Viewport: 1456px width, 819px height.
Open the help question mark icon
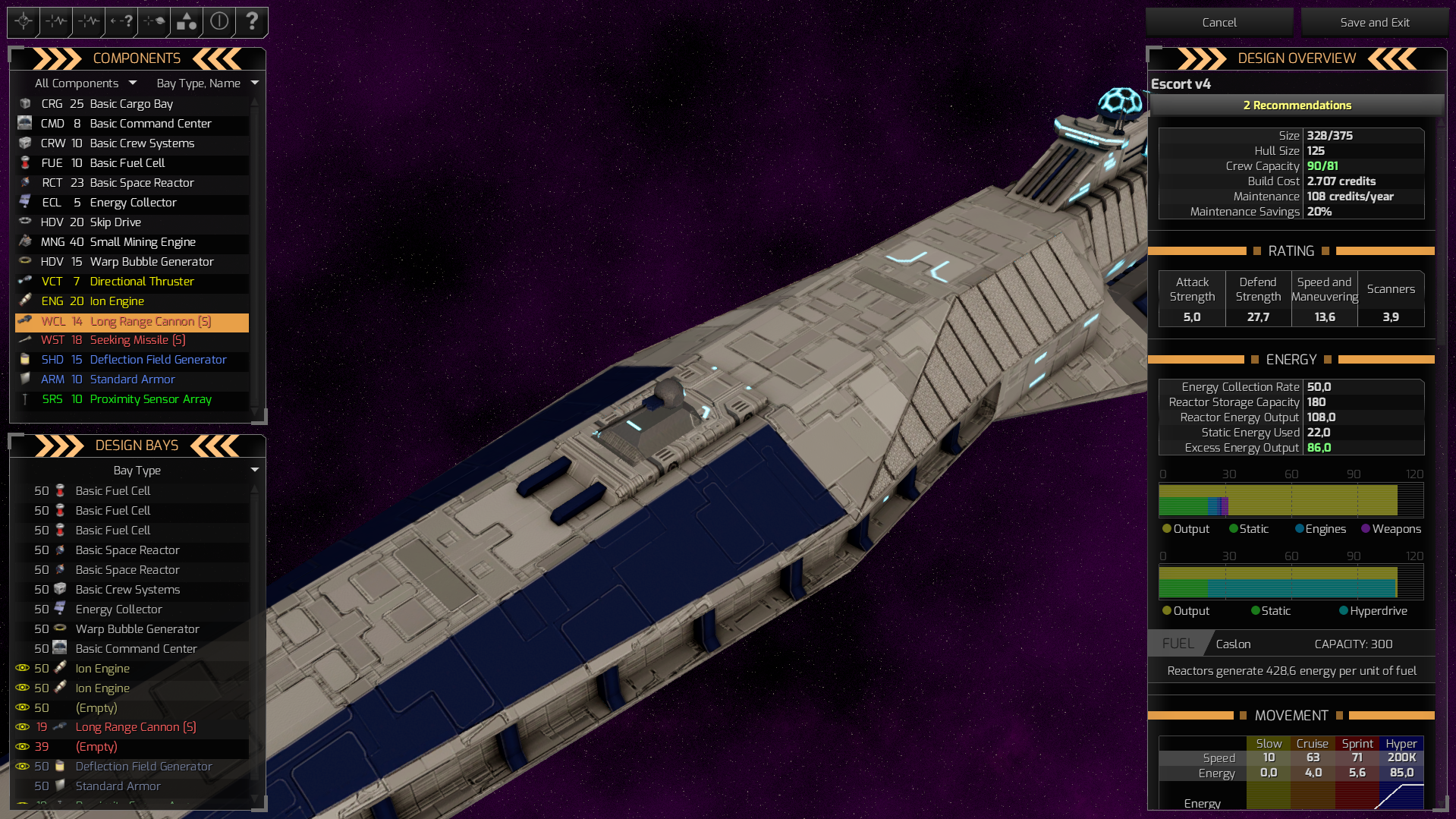point(251,22)
